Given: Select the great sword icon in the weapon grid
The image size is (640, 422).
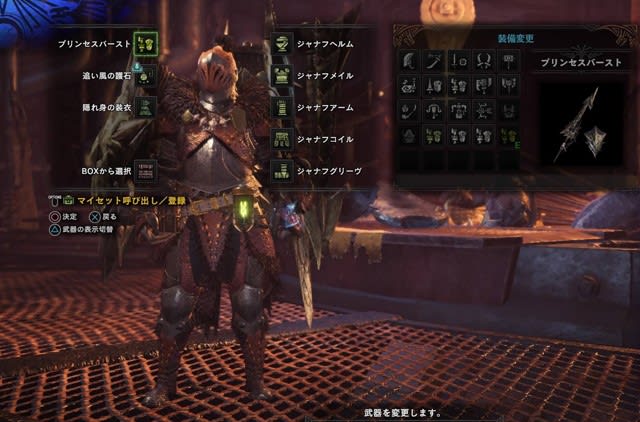Looking at the screenshot, I should click(x=409, y=61).
